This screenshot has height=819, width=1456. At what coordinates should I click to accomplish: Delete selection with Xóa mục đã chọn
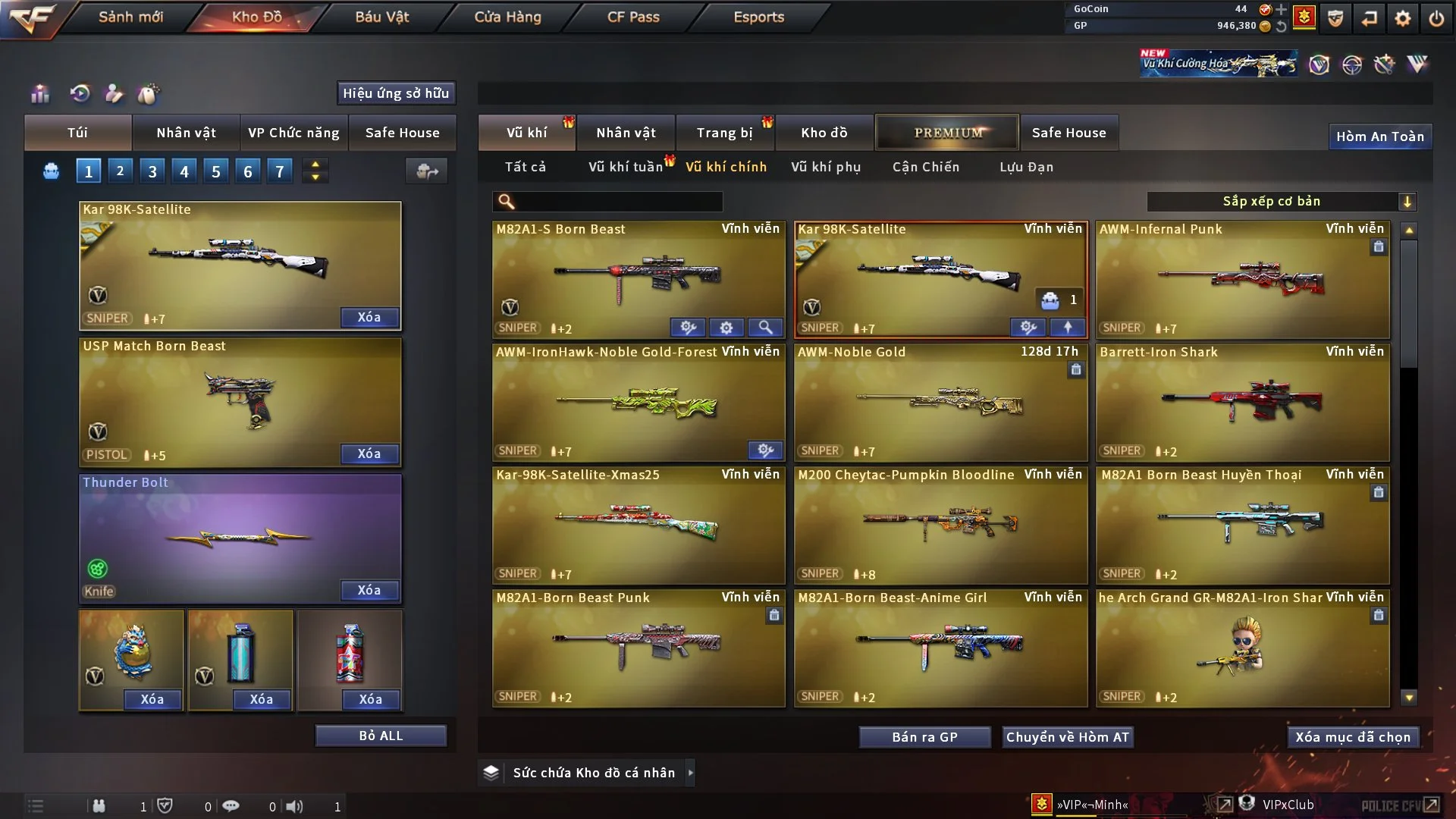(x=1353, y=737)
